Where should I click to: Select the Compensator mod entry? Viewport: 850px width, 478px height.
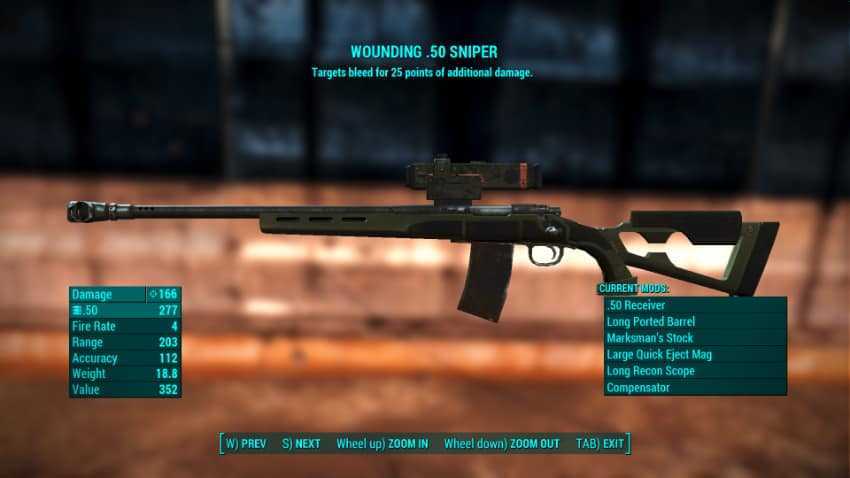(x=695, y=388)
